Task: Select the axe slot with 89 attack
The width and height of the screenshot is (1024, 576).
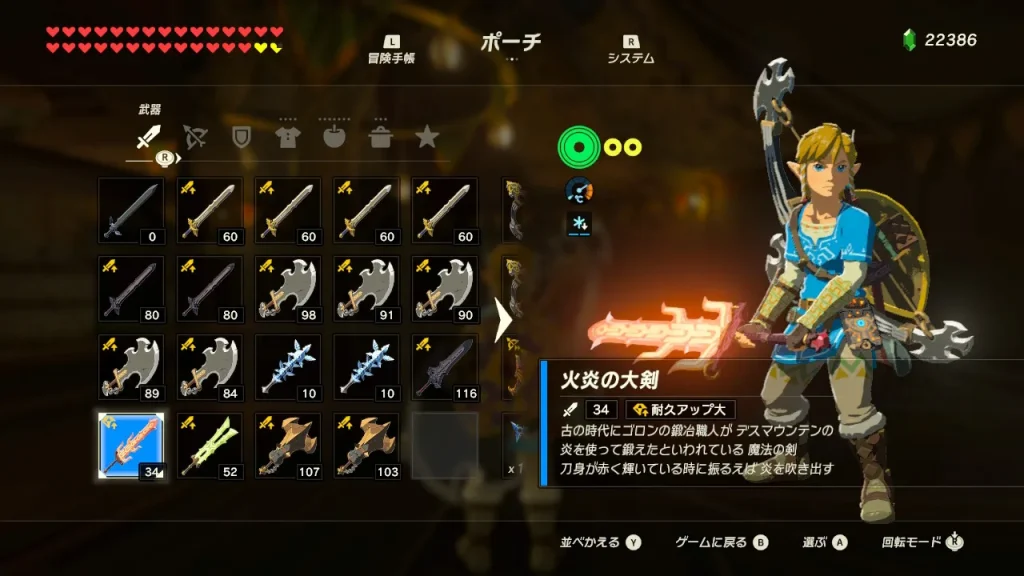Action: (x=131, y=367)
